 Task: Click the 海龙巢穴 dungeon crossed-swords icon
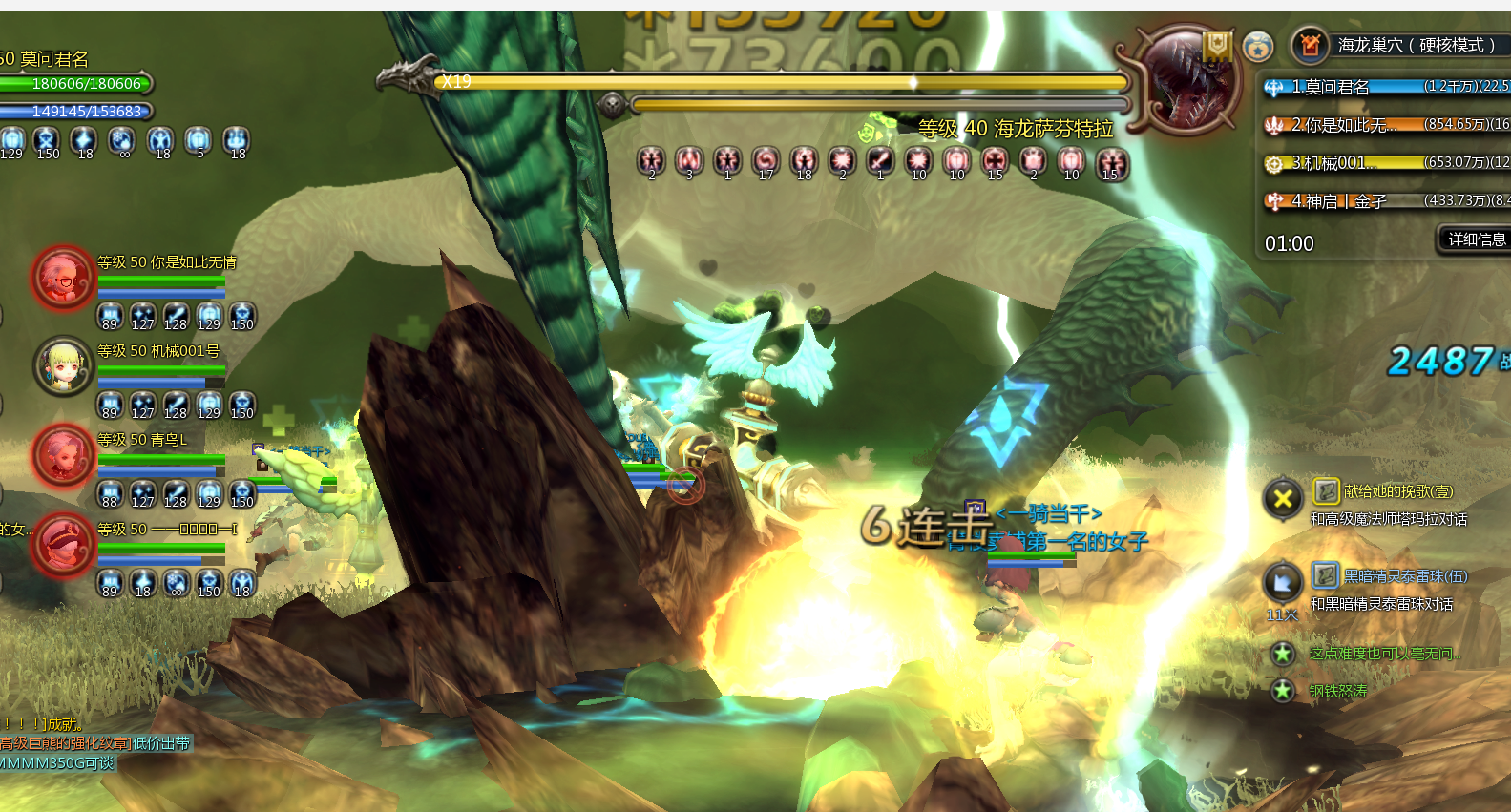[x=1311, y=45]
